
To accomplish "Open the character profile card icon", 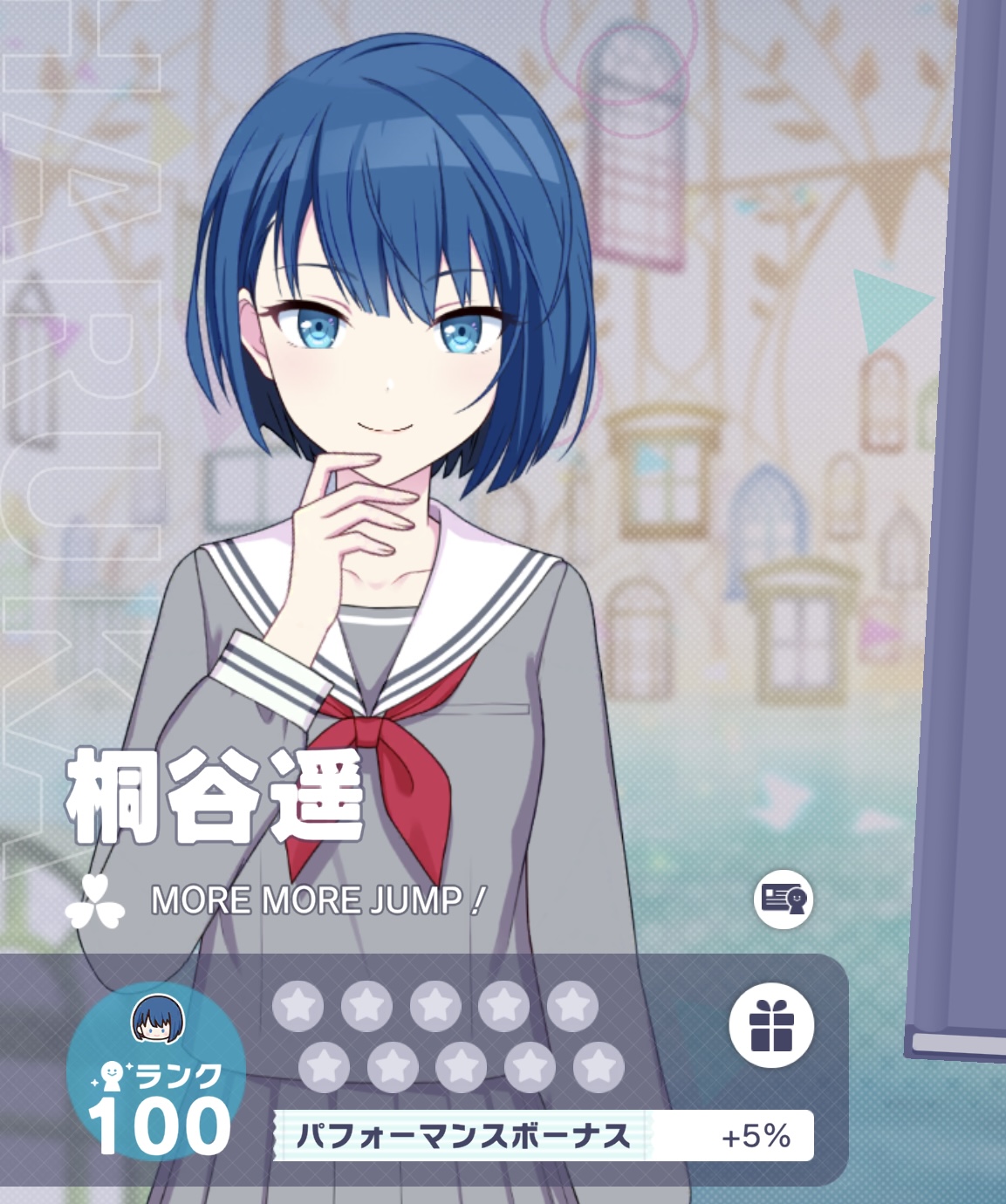I will [784, 899].
